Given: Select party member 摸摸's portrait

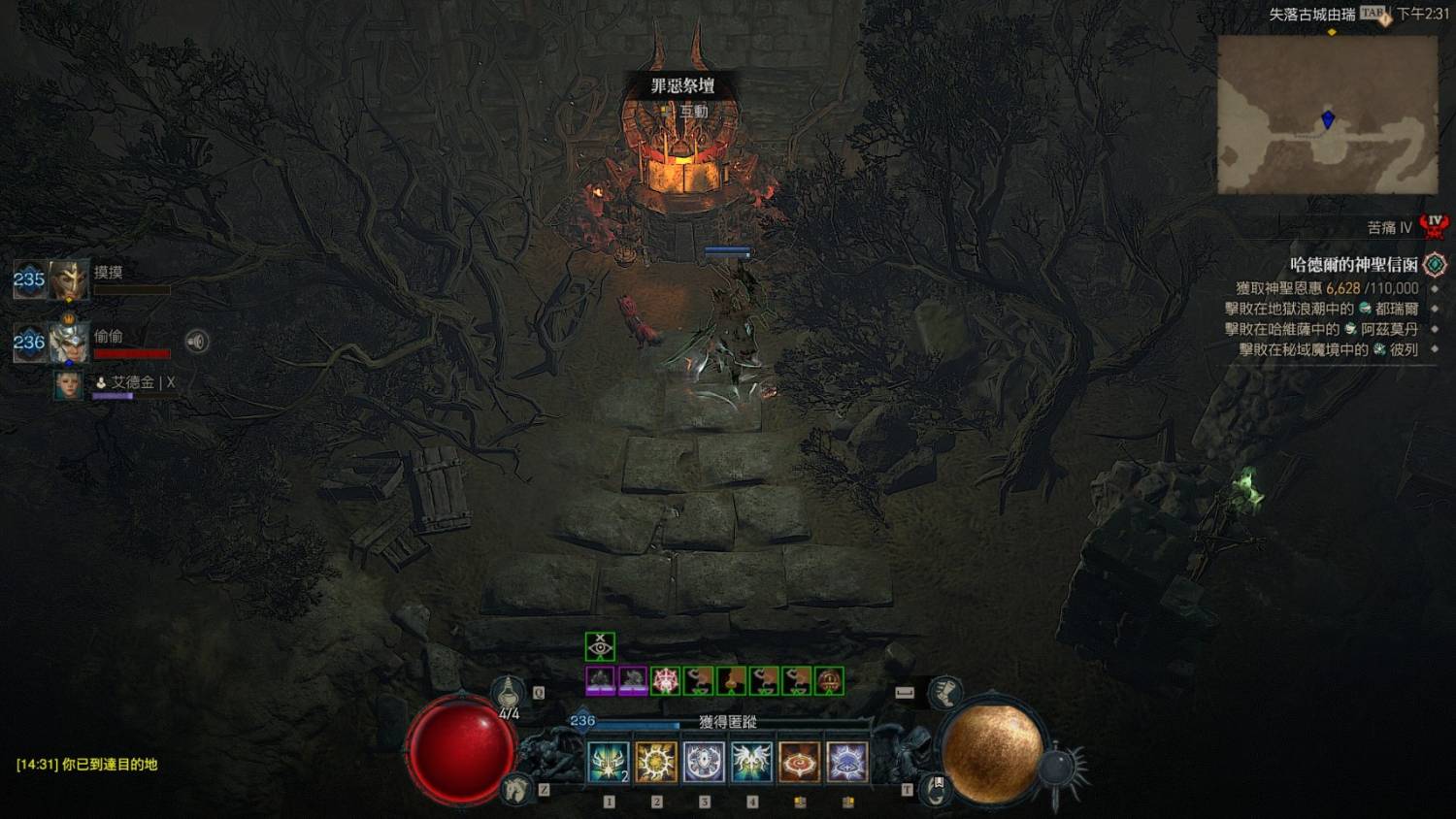Looking at the screenshot, I should click(69, 279).
